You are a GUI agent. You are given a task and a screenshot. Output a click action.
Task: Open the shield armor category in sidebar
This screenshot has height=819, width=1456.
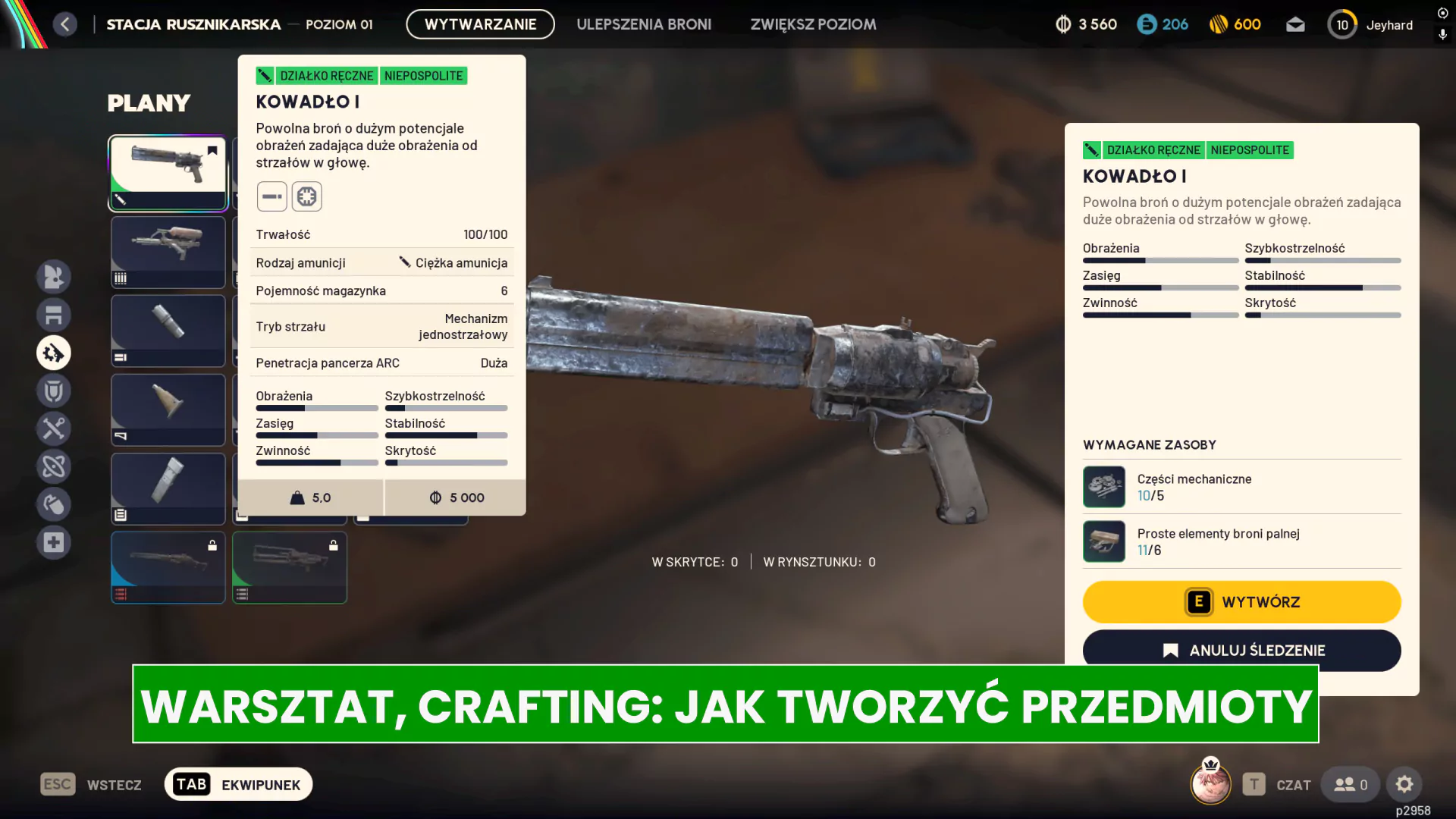(x=54, y=391)
